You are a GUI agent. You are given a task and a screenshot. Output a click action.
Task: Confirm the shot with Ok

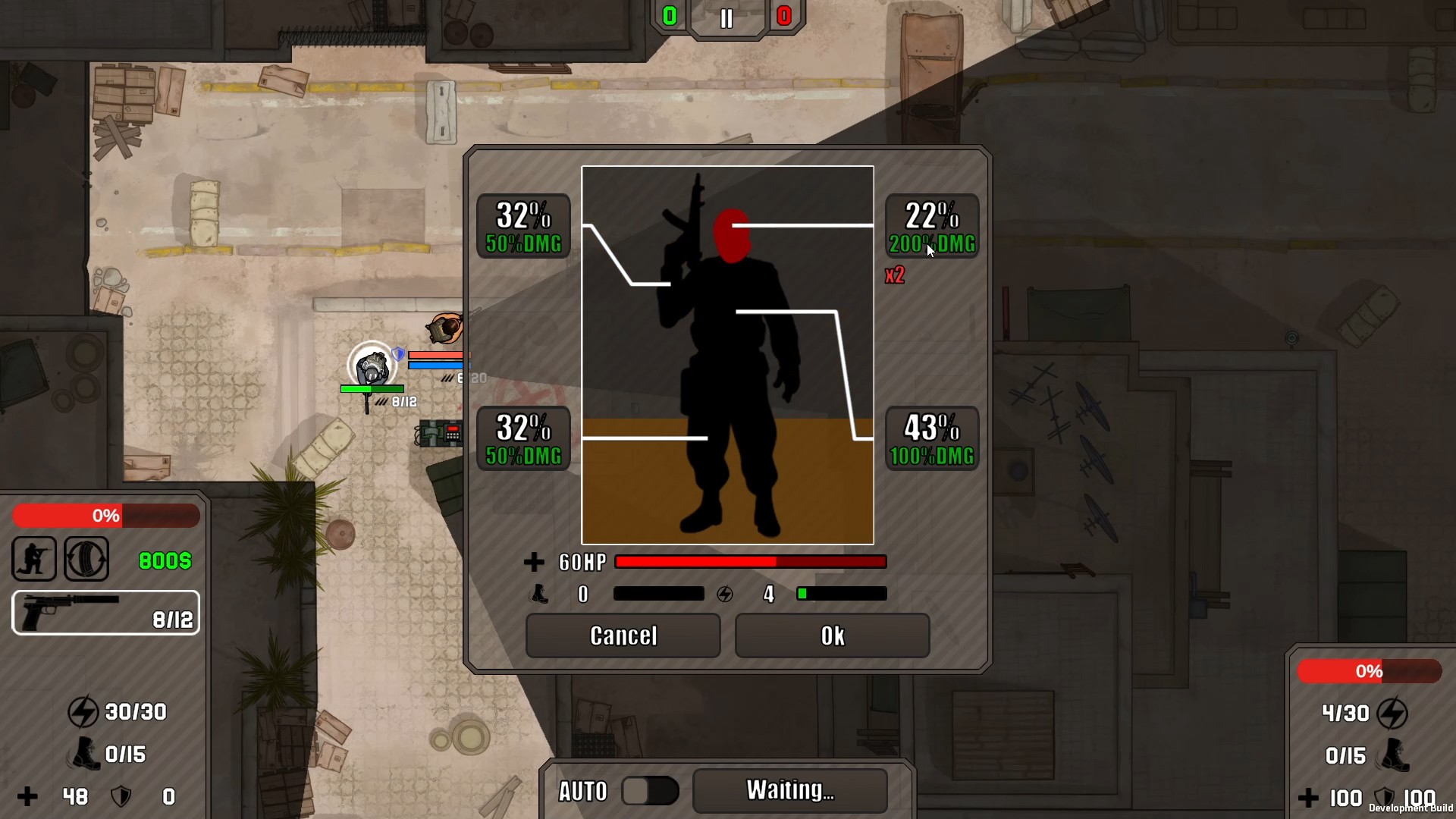(832, 635)
